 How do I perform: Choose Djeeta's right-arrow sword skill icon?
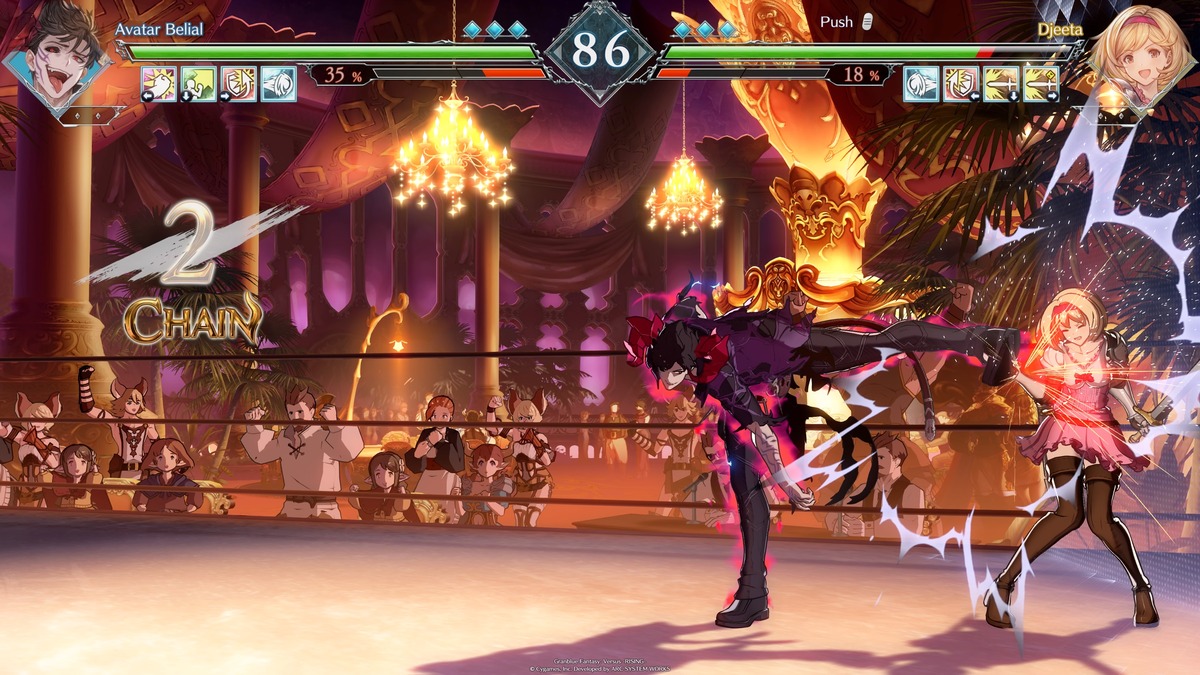click(x=1041, y=84)
